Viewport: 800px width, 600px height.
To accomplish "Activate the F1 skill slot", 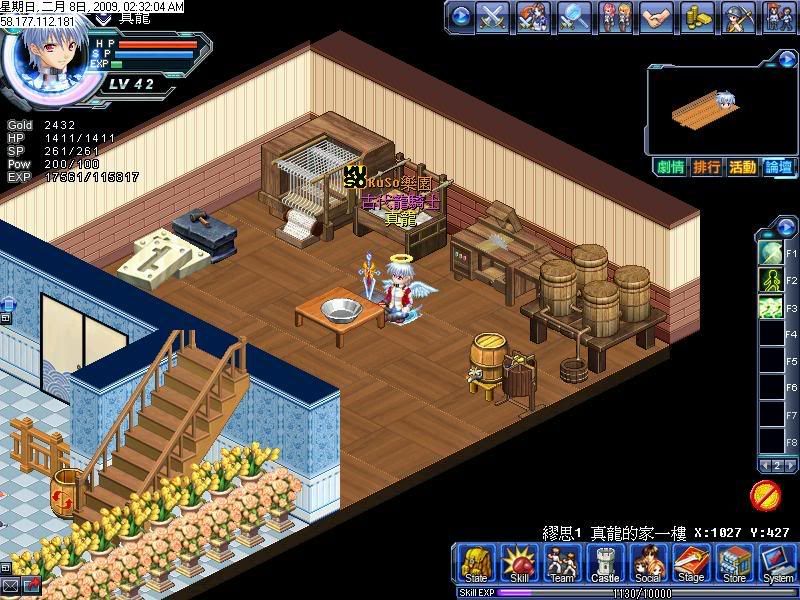I will 771,252.
